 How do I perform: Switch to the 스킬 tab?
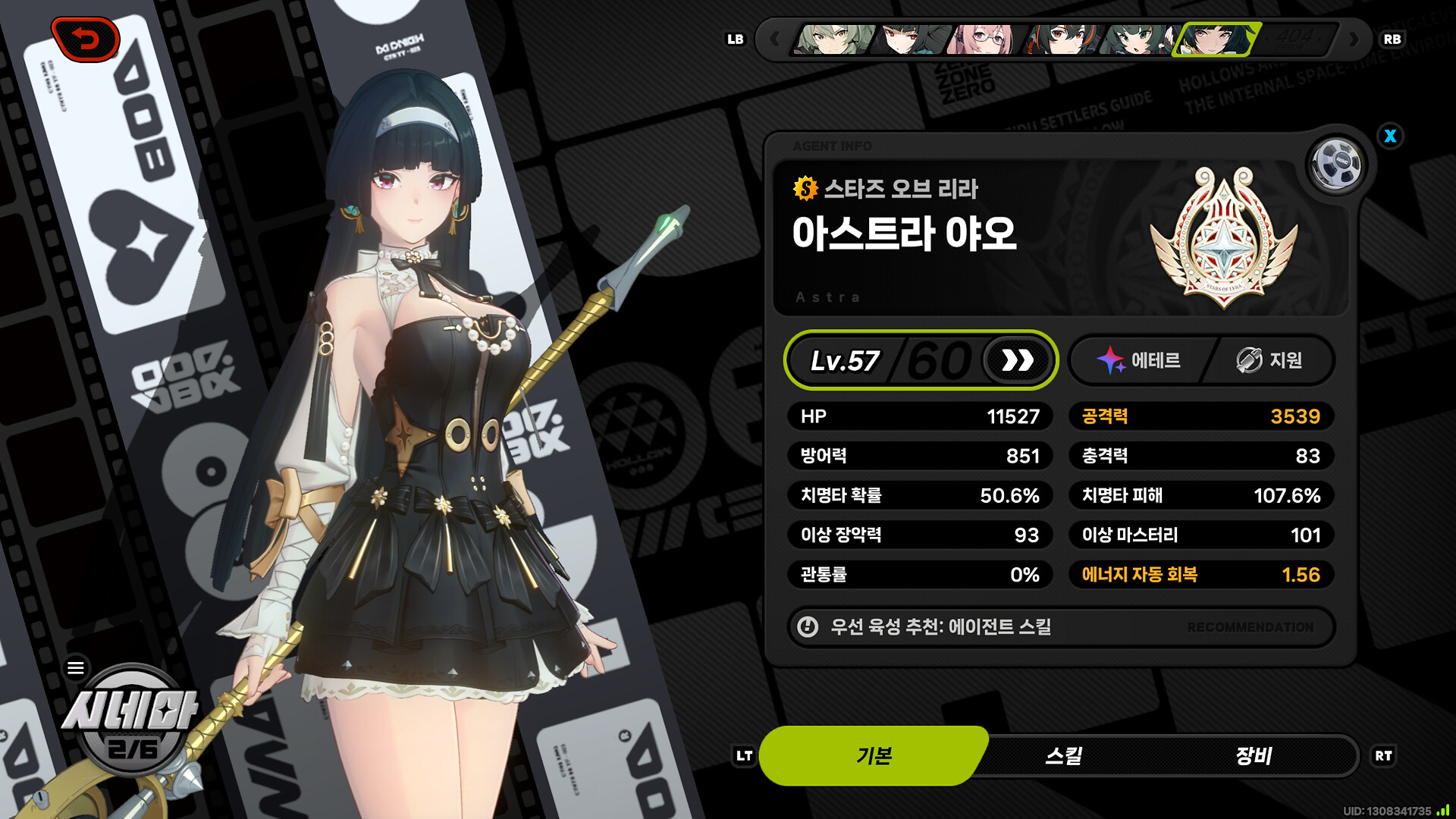pos(1063,755)
